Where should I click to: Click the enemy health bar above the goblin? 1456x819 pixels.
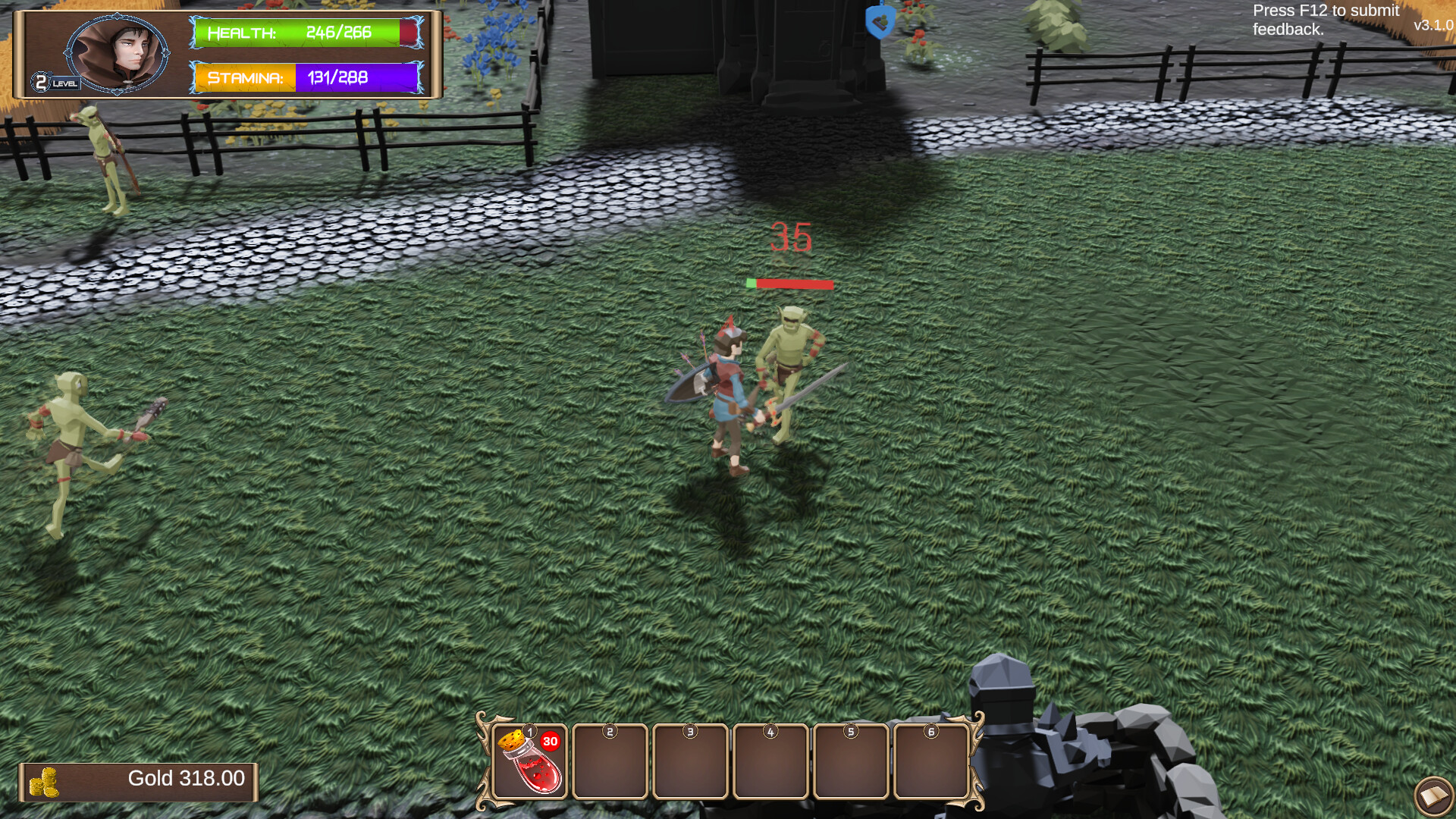[x=791, y=284]
